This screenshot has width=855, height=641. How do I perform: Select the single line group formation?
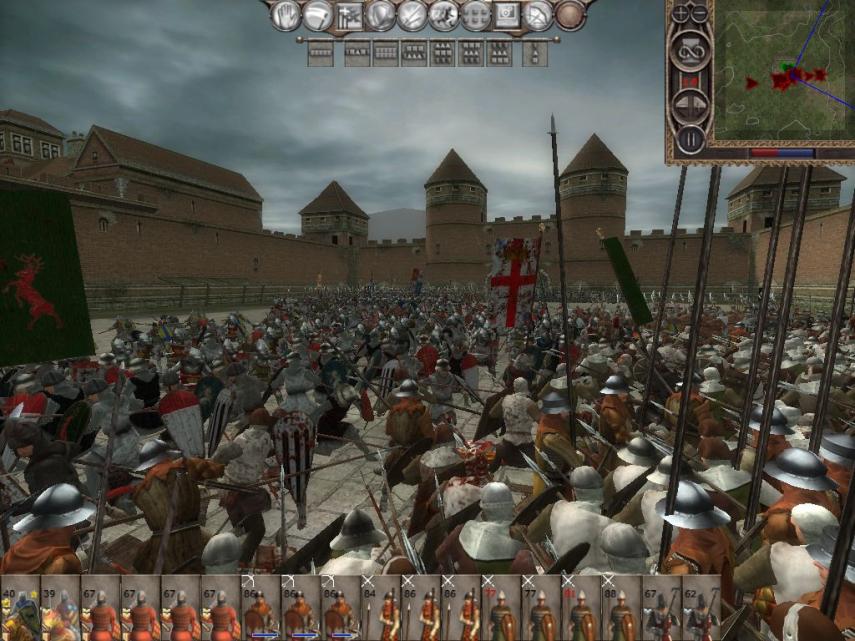pyautogui.click(x=321, y=53)
